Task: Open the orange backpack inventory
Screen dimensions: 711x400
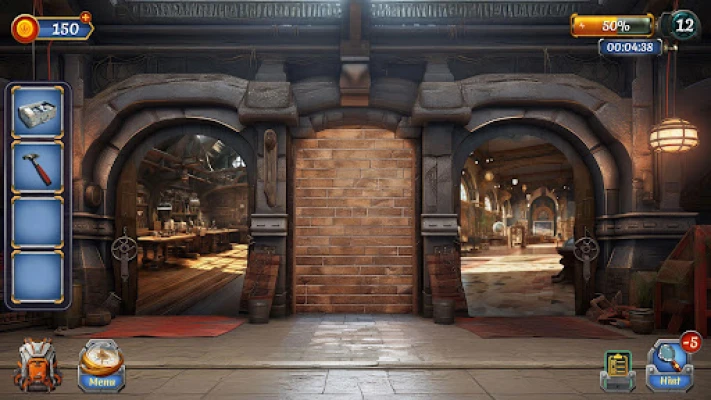Action: coord(37,365)
